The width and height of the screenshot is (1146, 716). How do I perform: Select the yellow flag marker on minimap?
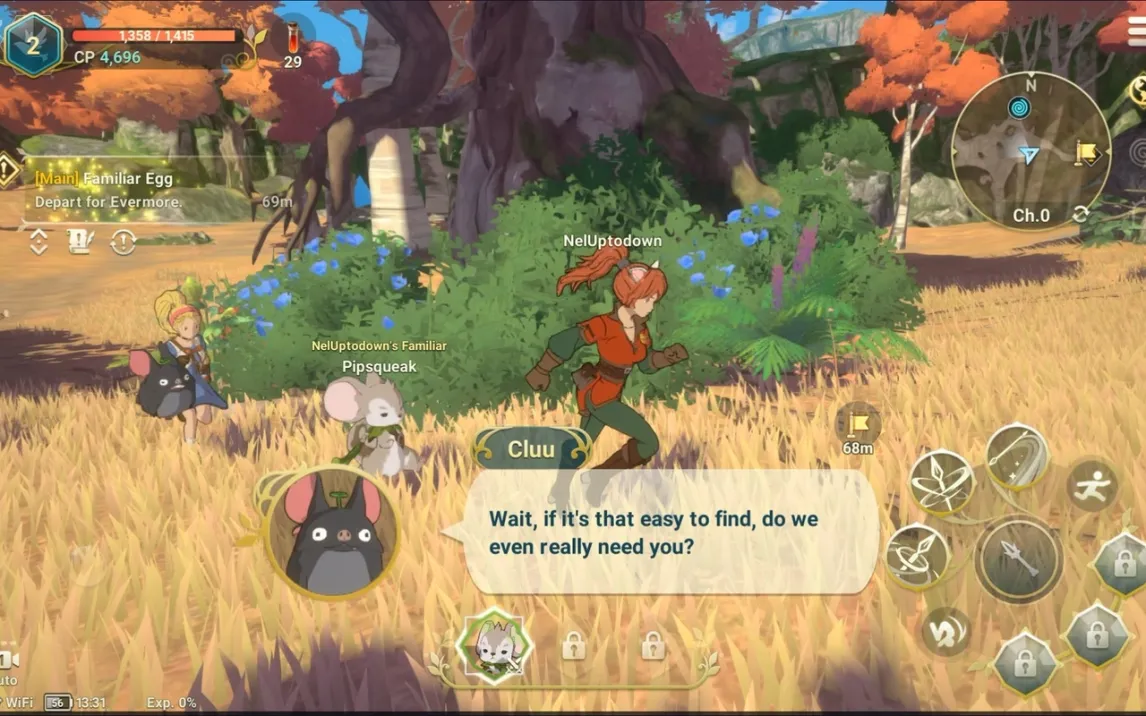coord(1088,153)
